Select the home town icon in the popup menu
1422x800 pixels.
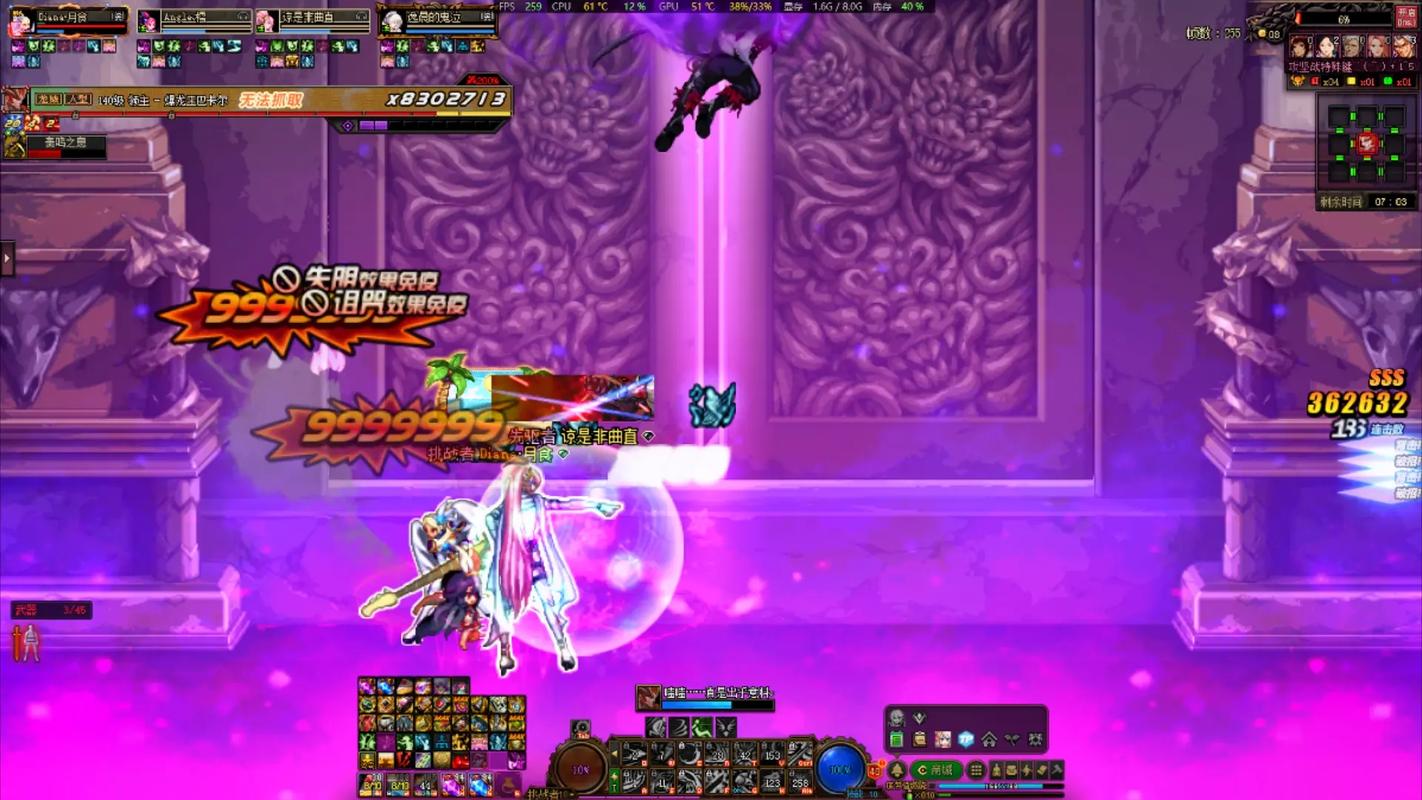990,740
